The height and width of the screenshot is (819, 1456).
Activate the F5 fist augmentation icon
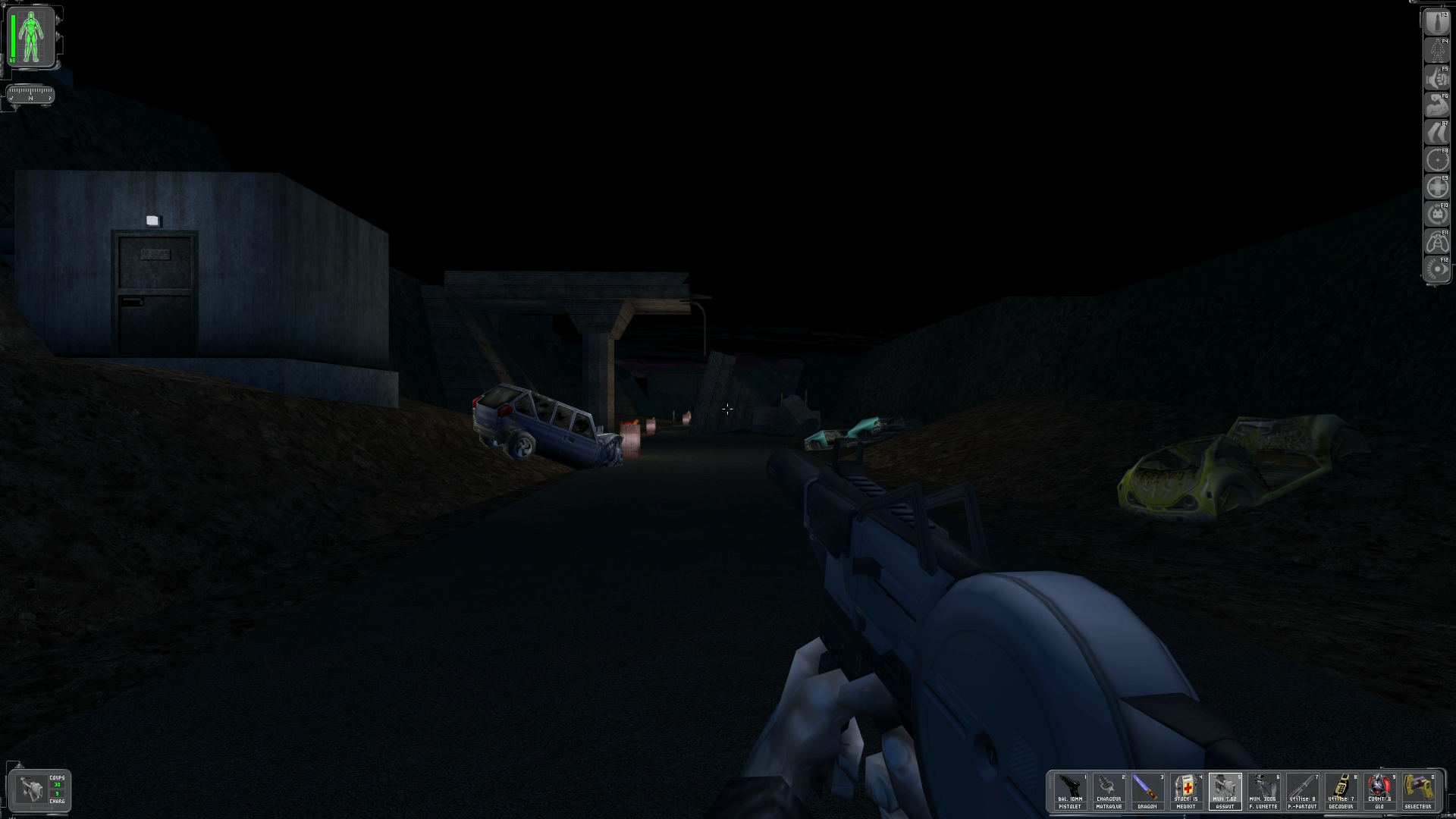[x=1436, y=78]
